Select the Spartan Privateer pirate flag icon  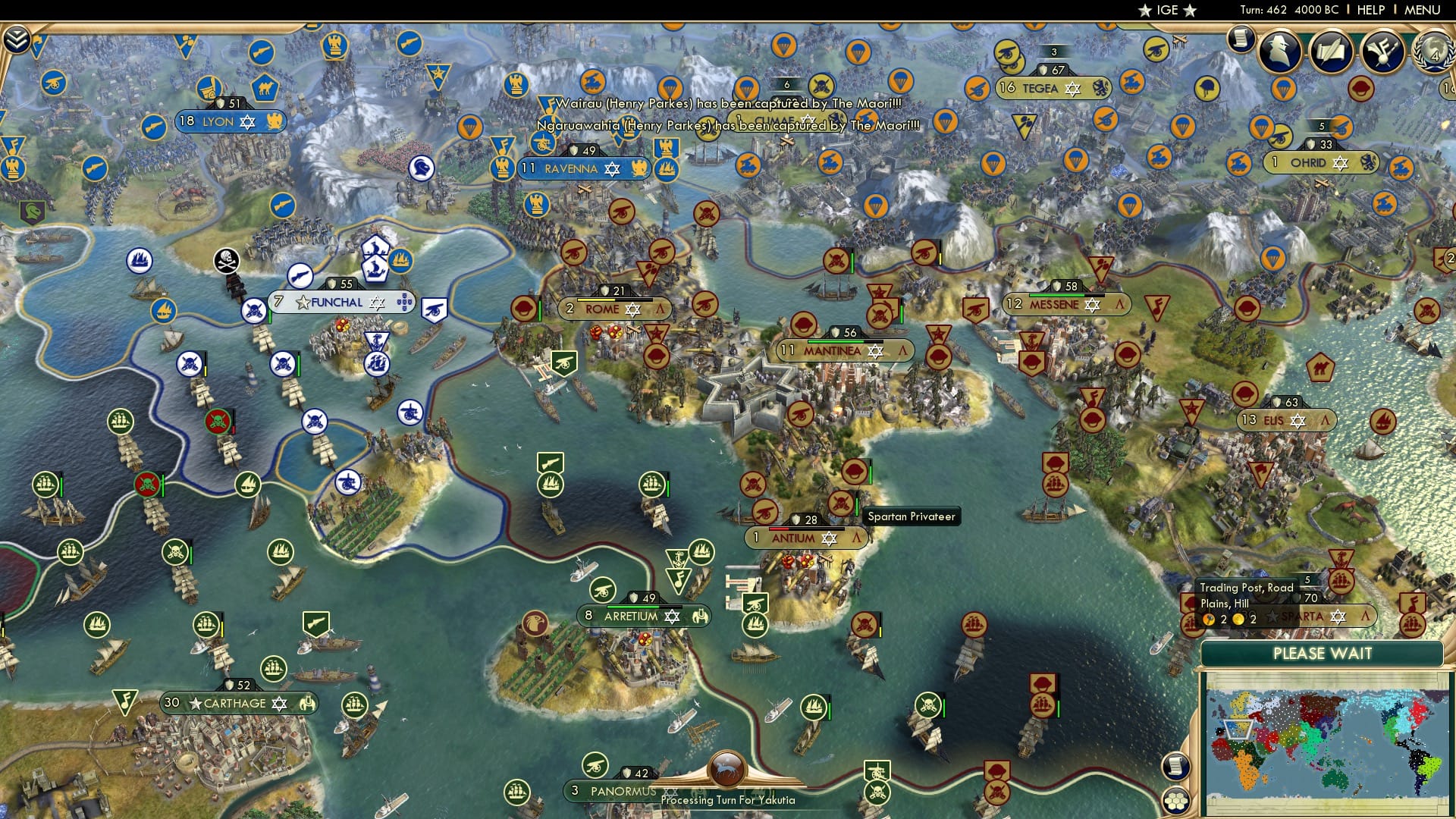pyautogui.click(x=840, y=503)
